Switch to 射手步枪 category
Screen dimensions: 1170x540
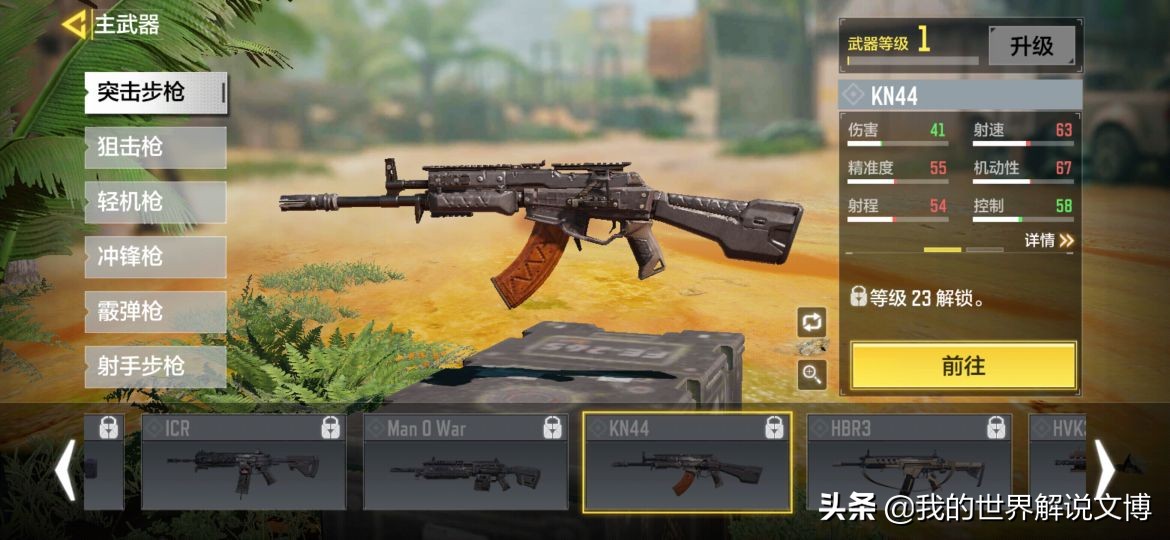(154, 367)
